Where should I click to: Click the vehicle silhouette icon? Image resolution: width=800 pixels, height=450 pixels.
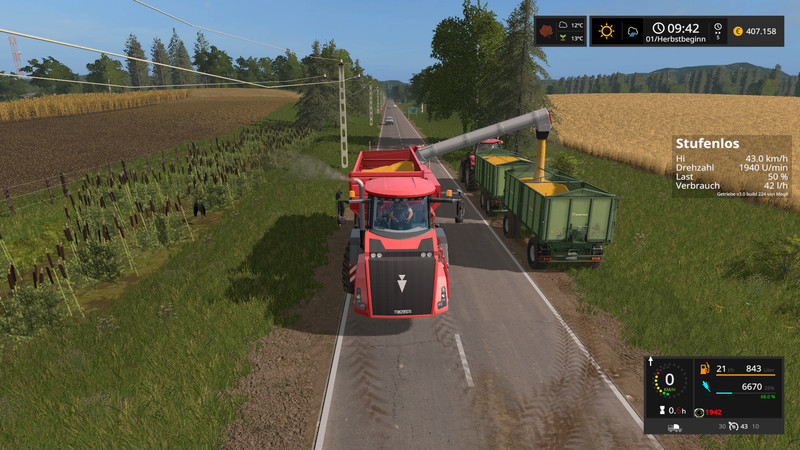(676, 427)
